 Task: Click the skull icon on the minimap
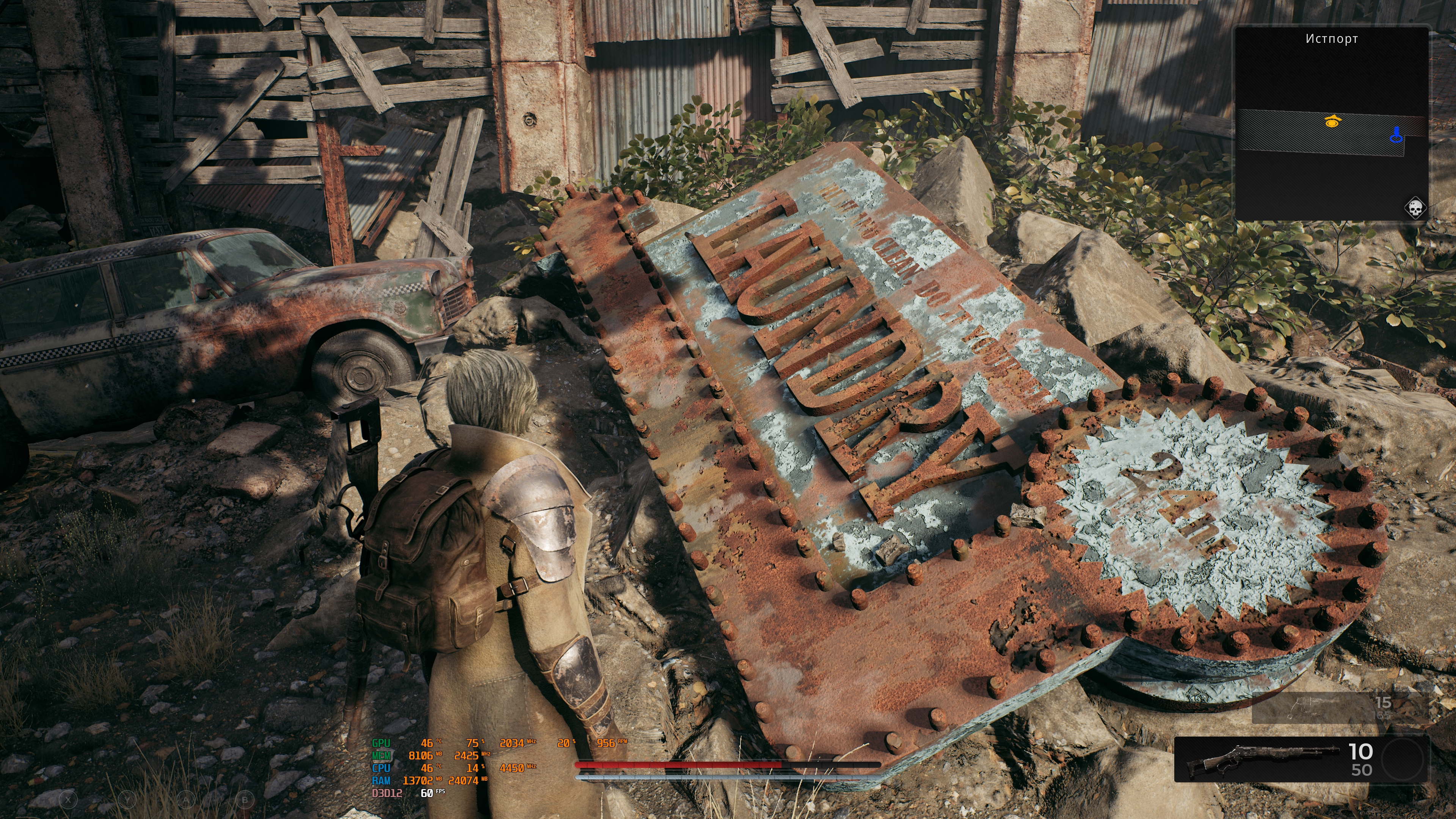[x=1415, y=209]
